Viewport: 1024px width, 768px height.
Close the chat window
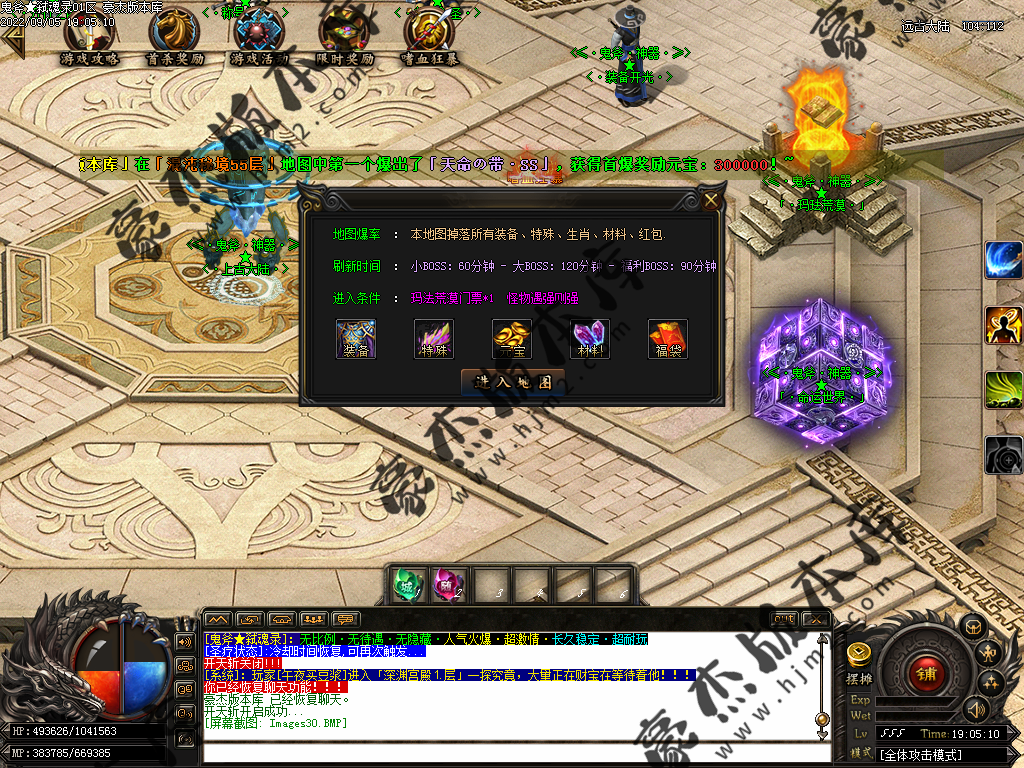tap(816, 619)
